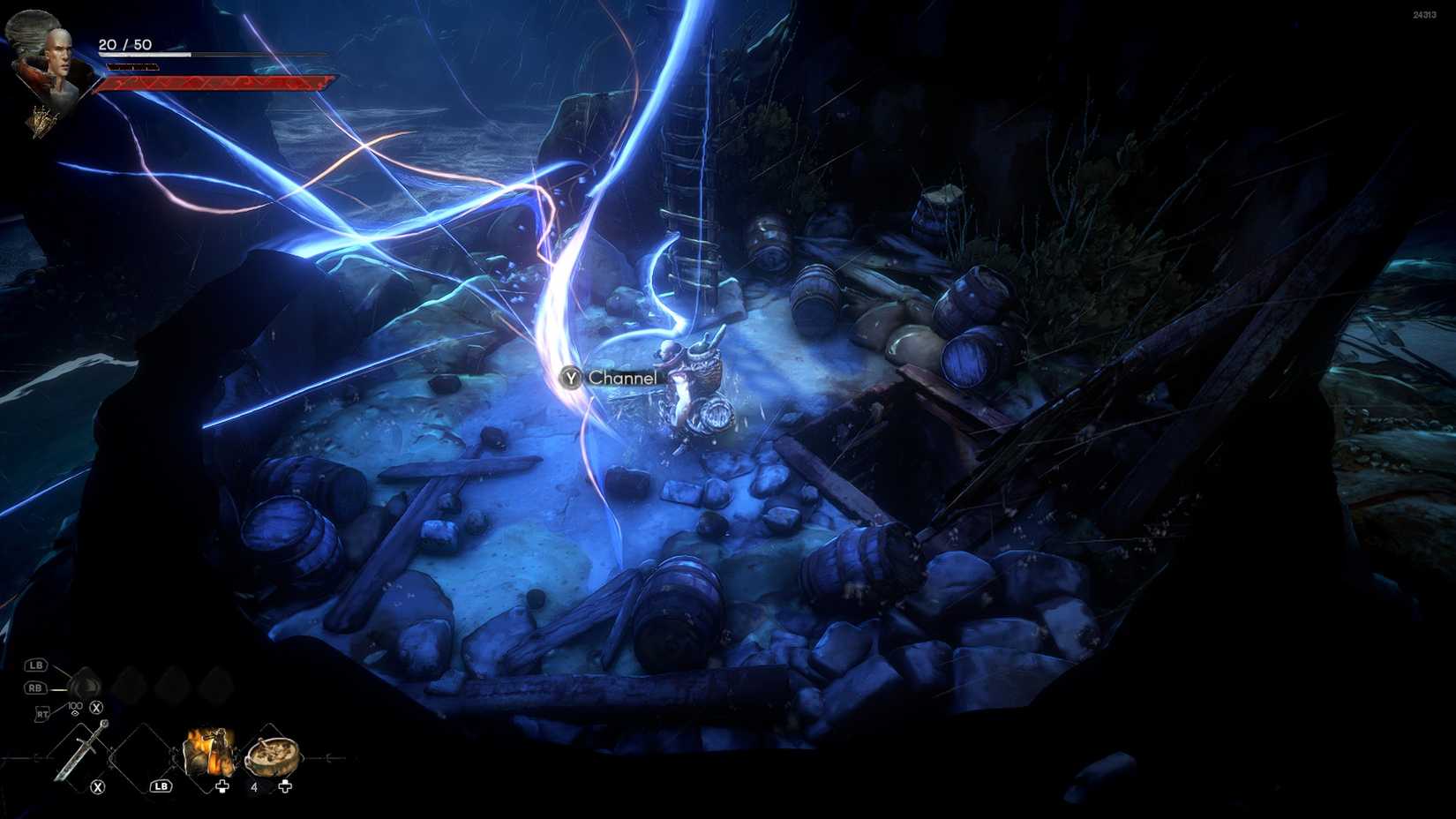Click the D-pad prompt under the campfire item
This screenshot has width=1456, height=819.
point(222,785)
